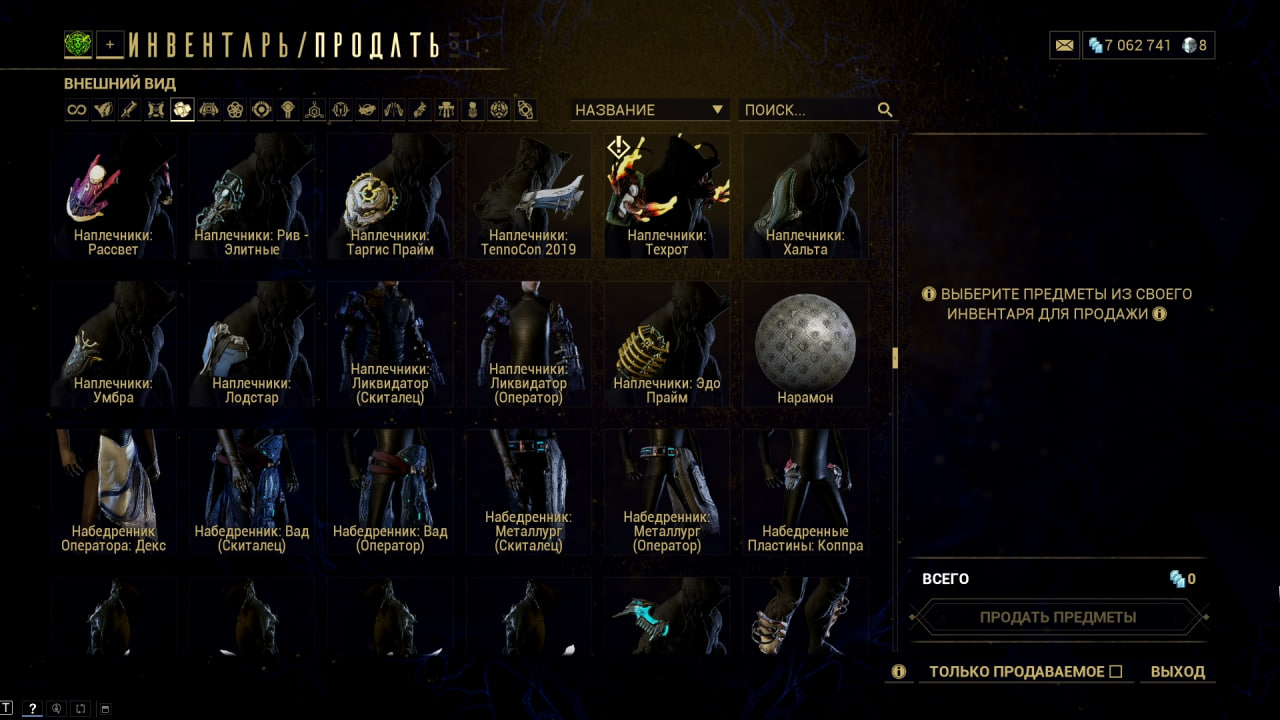Click the ПРОДАТЬ ПРЕДМЕТЫ sell button
Viewport: 1280px width, 720px height.
[1058, 617]
